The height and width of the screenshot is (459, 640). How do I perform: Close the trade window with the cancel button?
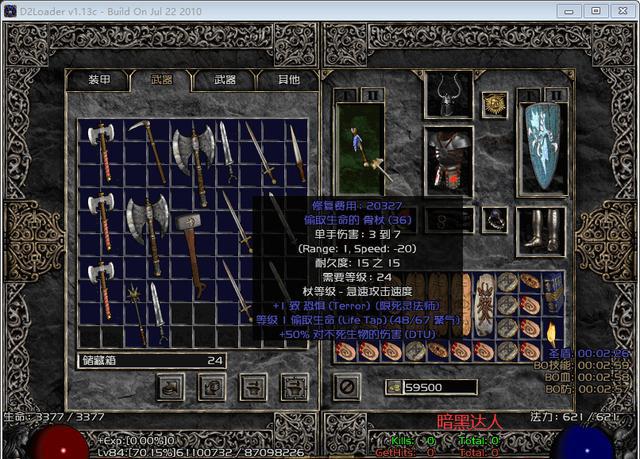(x=346, y=385)
